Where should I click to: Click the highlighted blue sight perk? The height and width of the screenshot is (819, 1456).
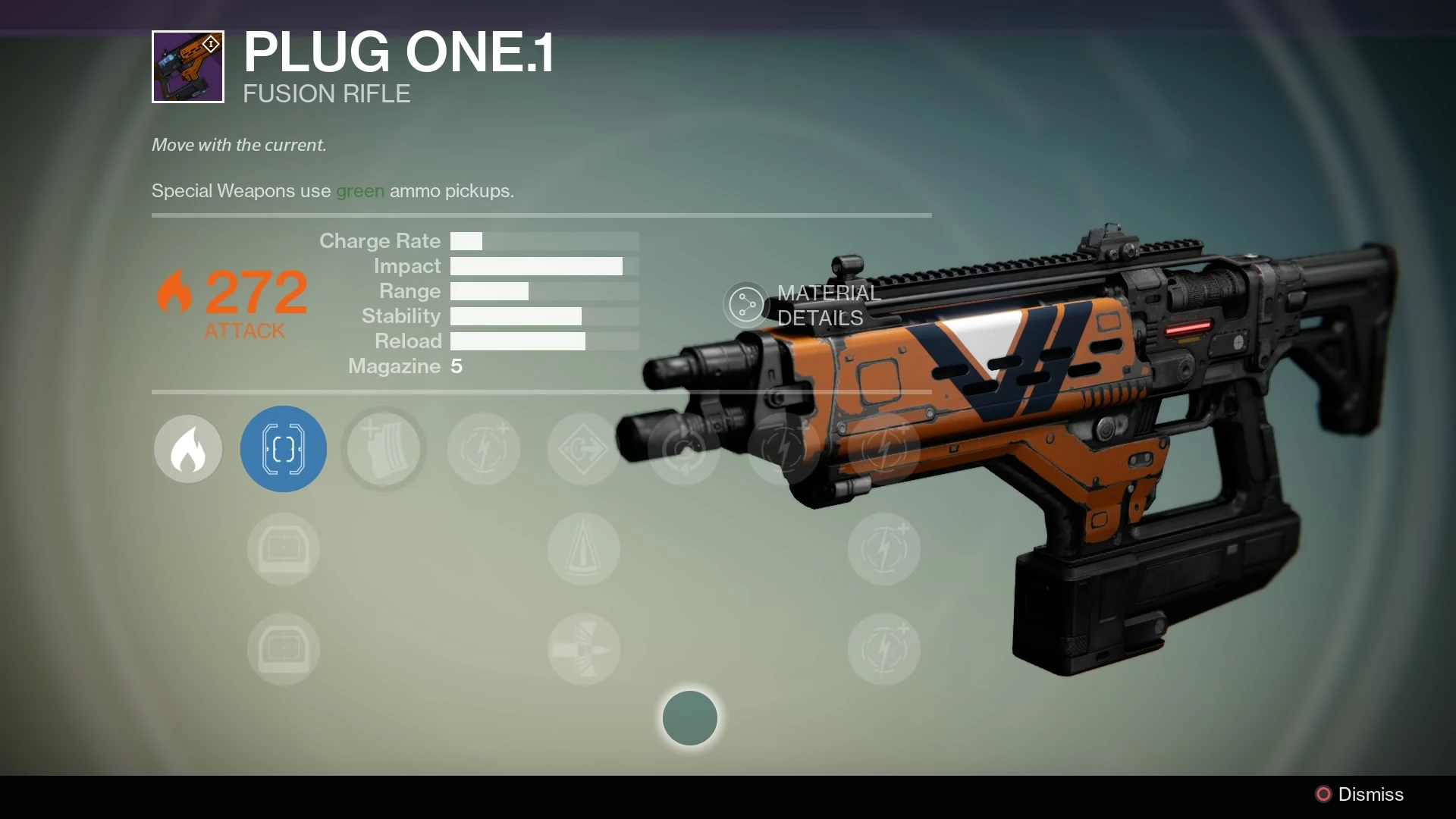[283, 449]
